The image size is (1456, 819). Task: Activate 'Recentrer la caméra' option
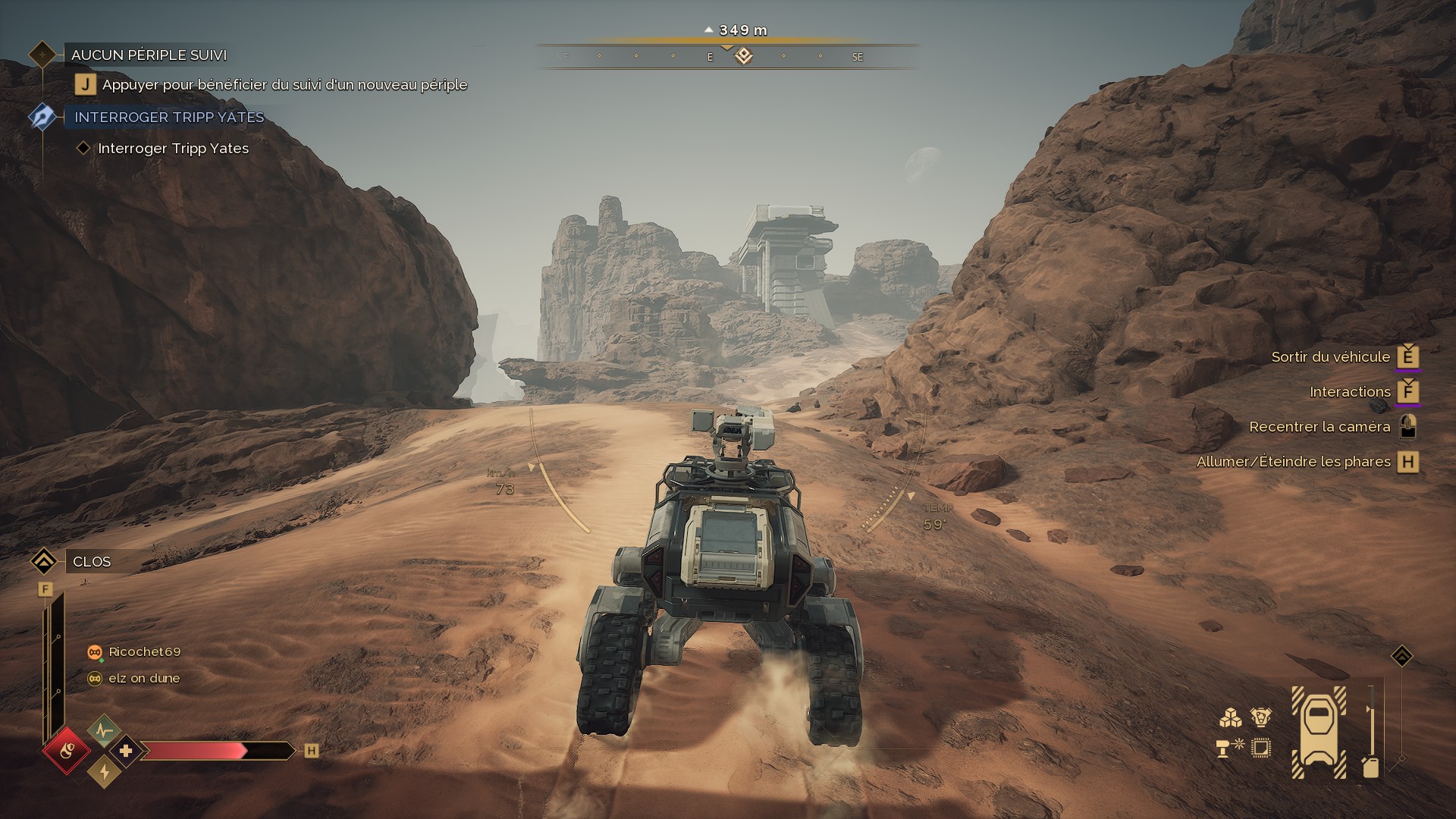[1319, 427]
